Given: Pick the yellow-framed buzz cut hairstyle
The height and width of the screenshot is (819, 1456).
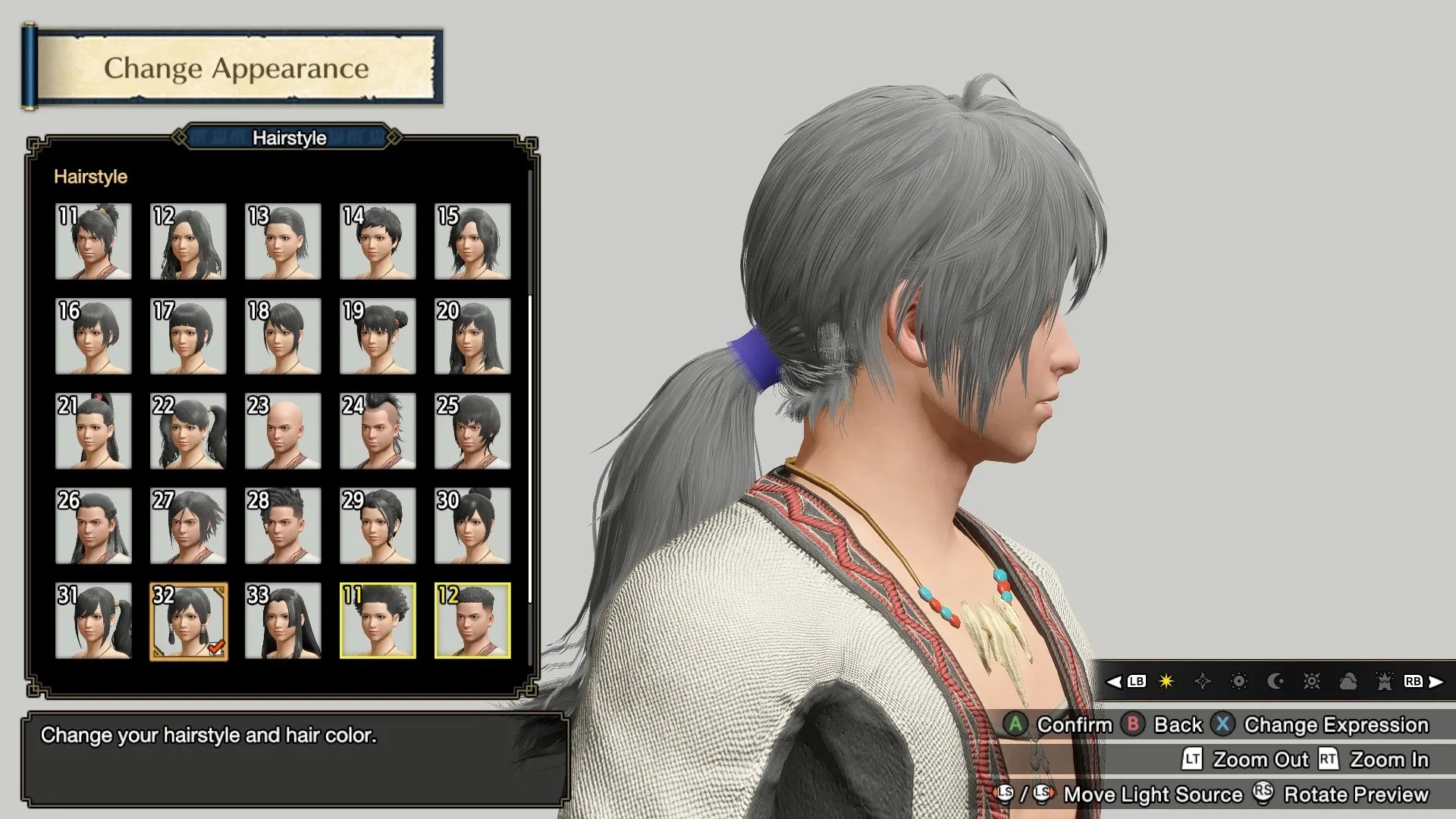Looking at the screenshot, I should (x=472, y=620).
